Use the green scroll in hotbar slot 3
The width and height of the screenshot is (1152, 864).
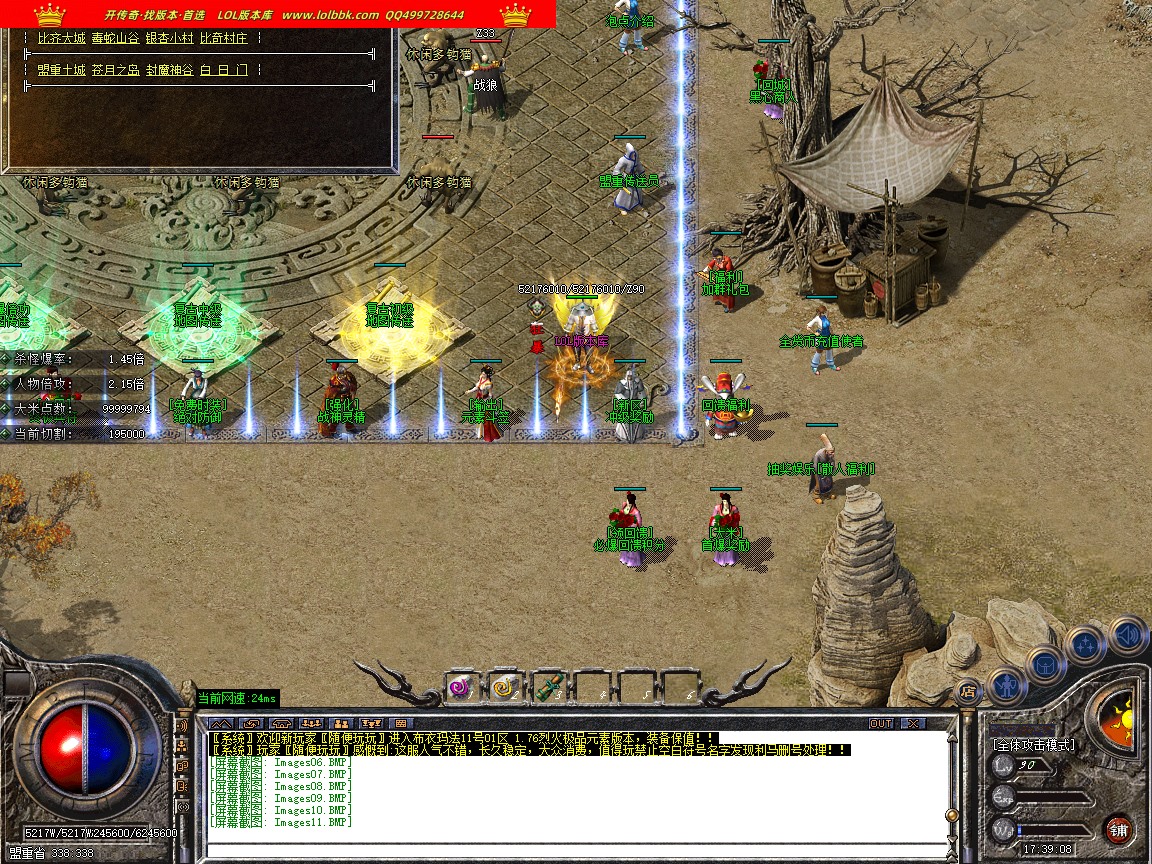(x=547, y=687)
